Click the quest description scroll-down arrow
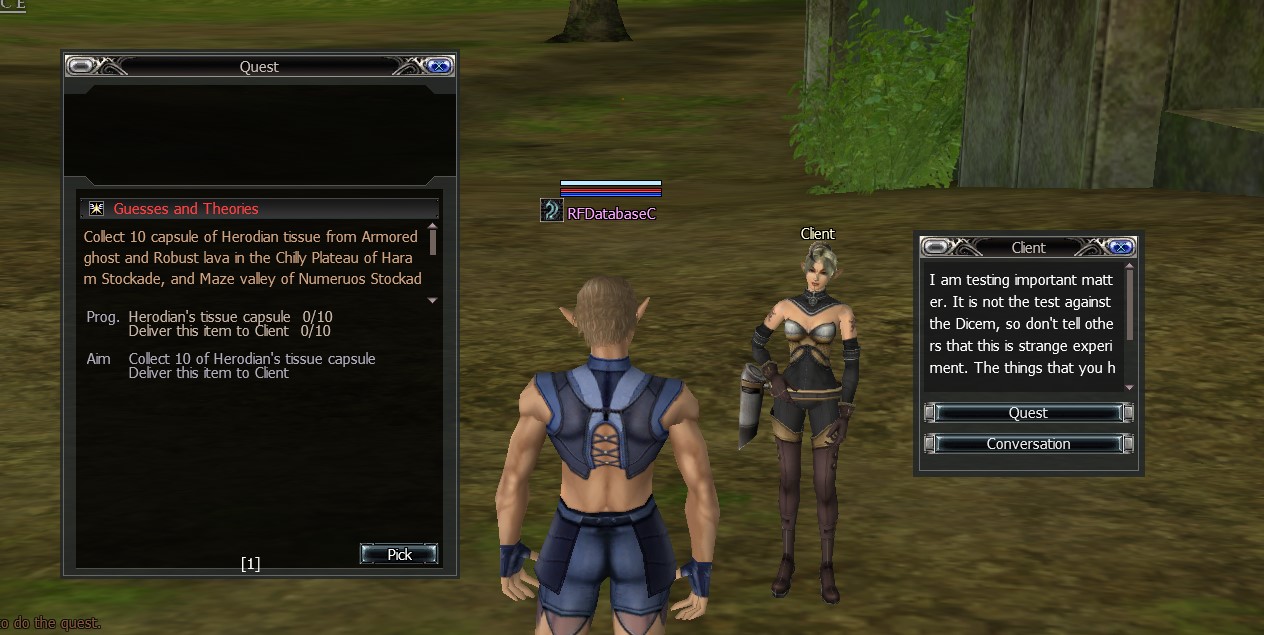This screenshot has height=635, width=1264. (433, 300)
